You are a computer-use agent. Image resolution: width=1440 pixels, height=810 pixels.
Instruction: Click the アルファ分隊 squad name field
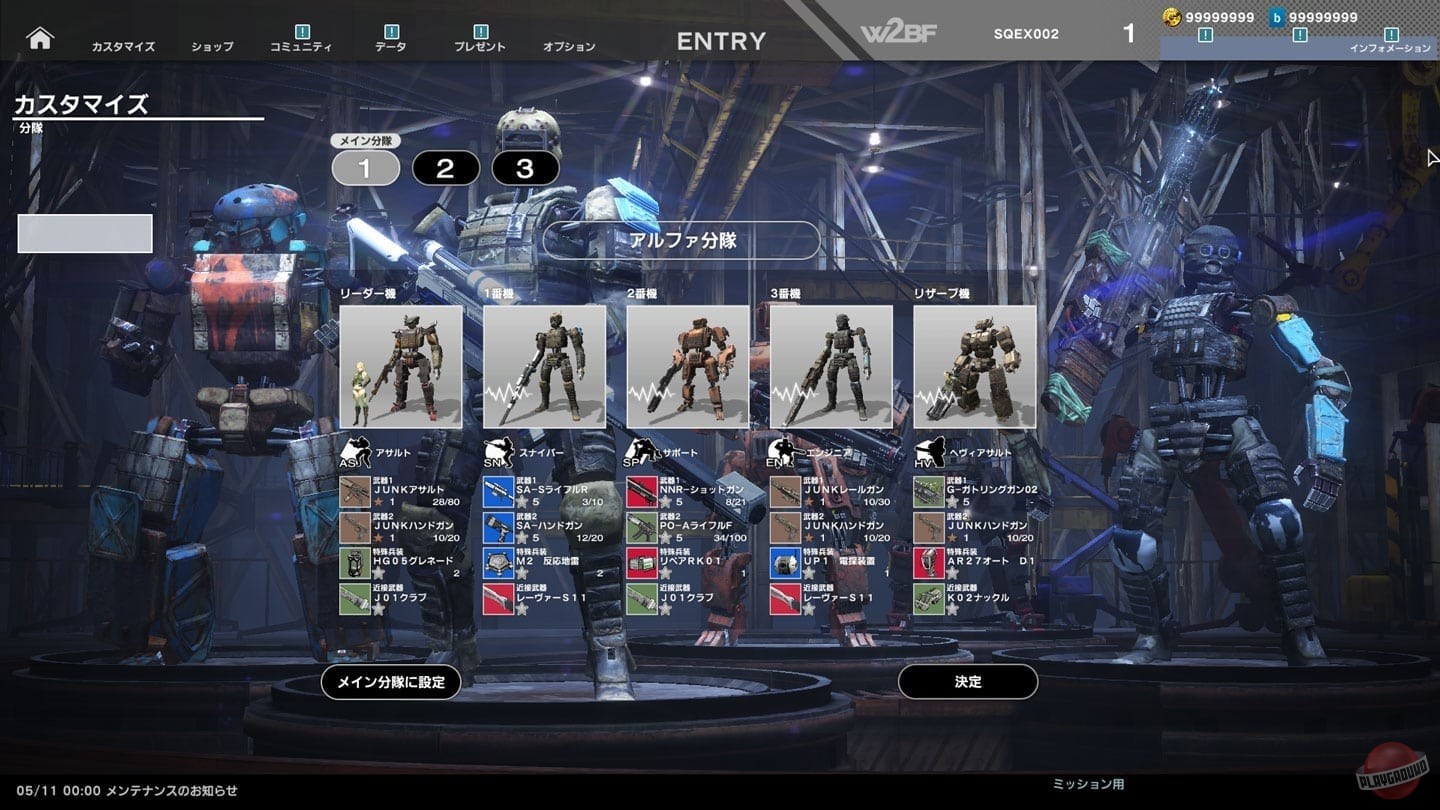coord(681,240)
